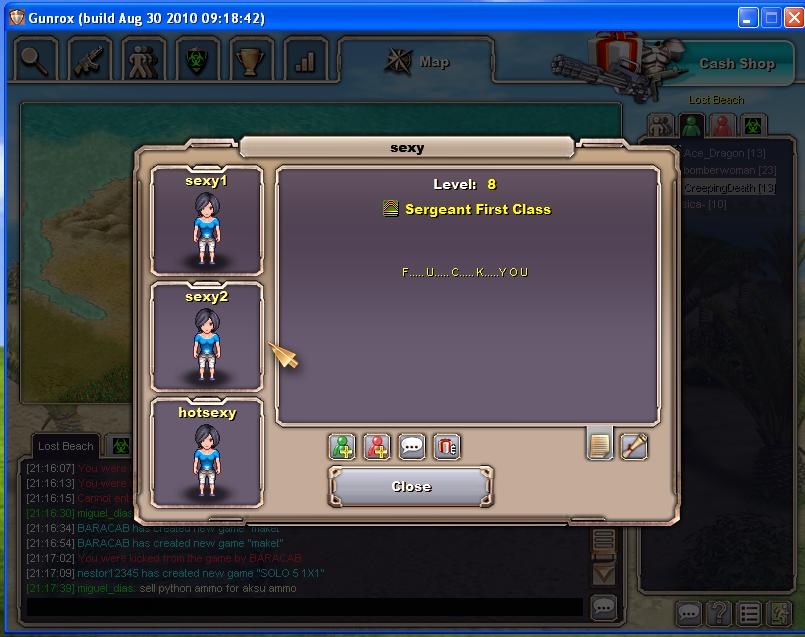
Task: Close the sexy profile dialog
Action: [x=411, y=487]
